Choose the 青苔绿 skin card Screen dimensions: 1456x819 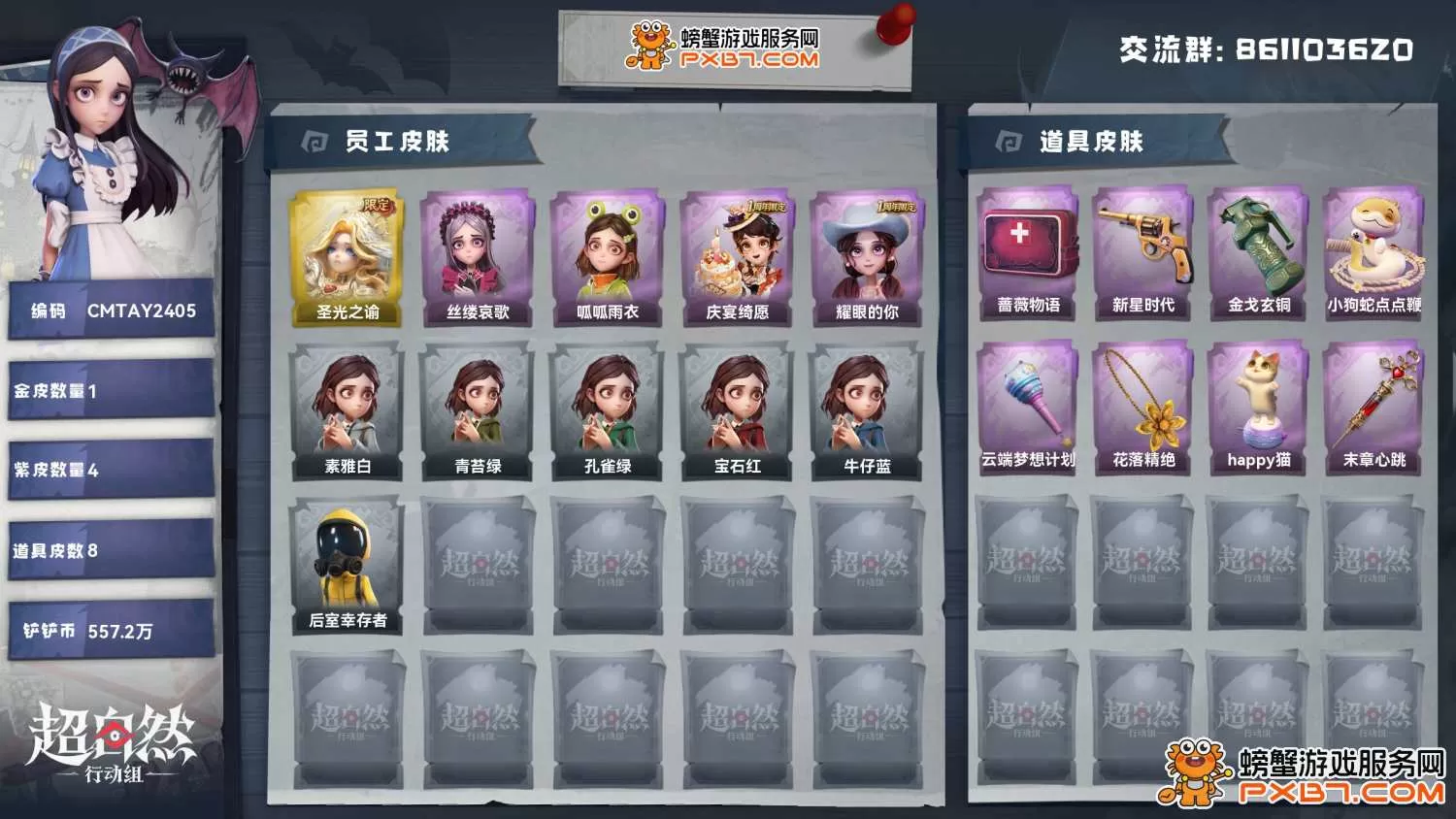(x=477, y=412)
